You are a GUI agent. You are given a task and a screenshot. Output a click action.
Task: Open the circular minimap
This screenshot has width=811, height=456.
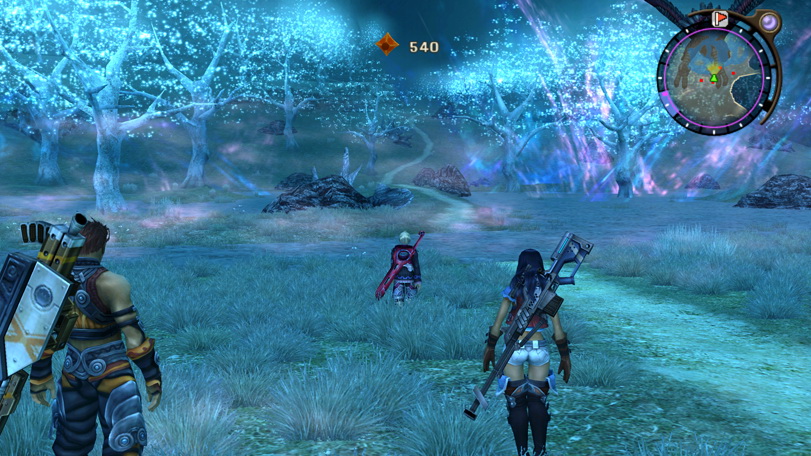coord(714,76)
